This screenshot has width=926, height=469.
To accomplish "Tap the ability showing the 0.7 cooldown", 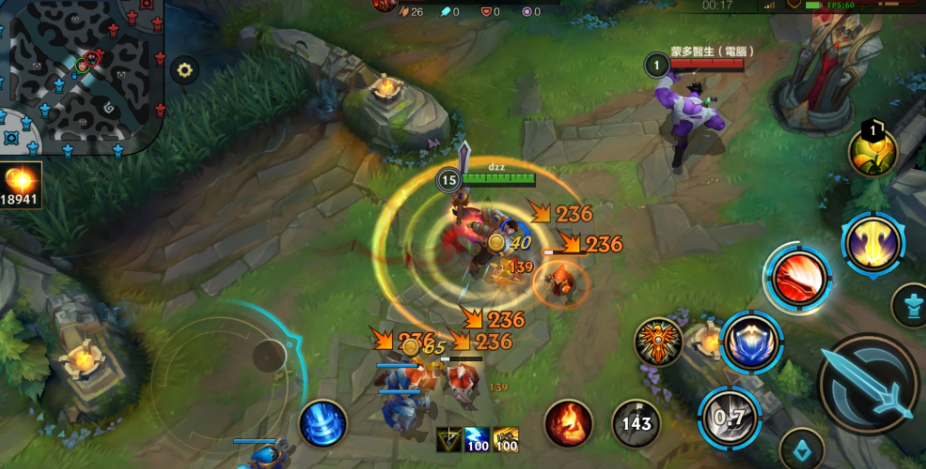I will [x=730, y=416].
